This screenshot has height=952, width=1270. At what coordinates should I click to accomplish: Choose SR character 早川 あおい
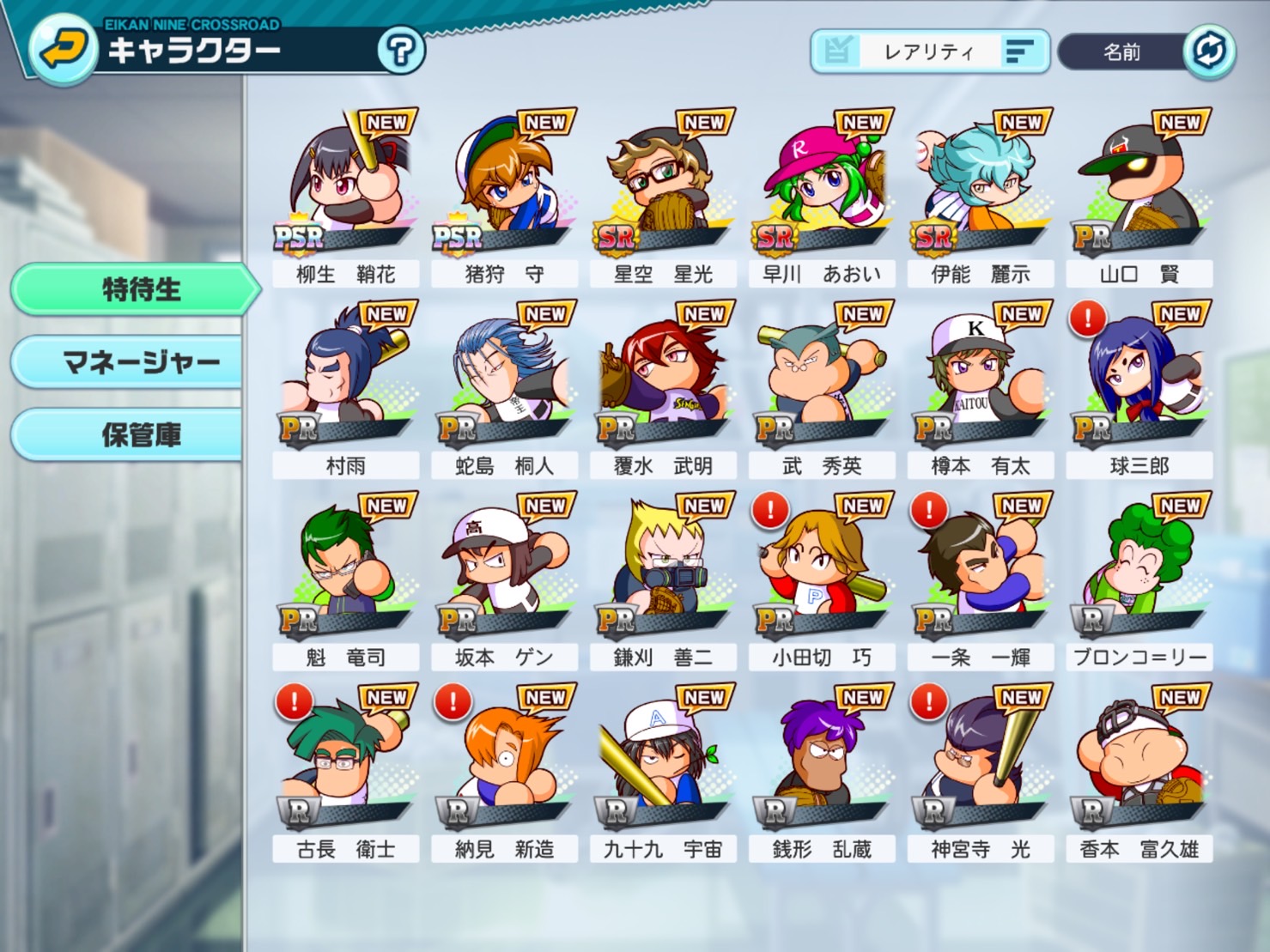click(x=822, y=197)
